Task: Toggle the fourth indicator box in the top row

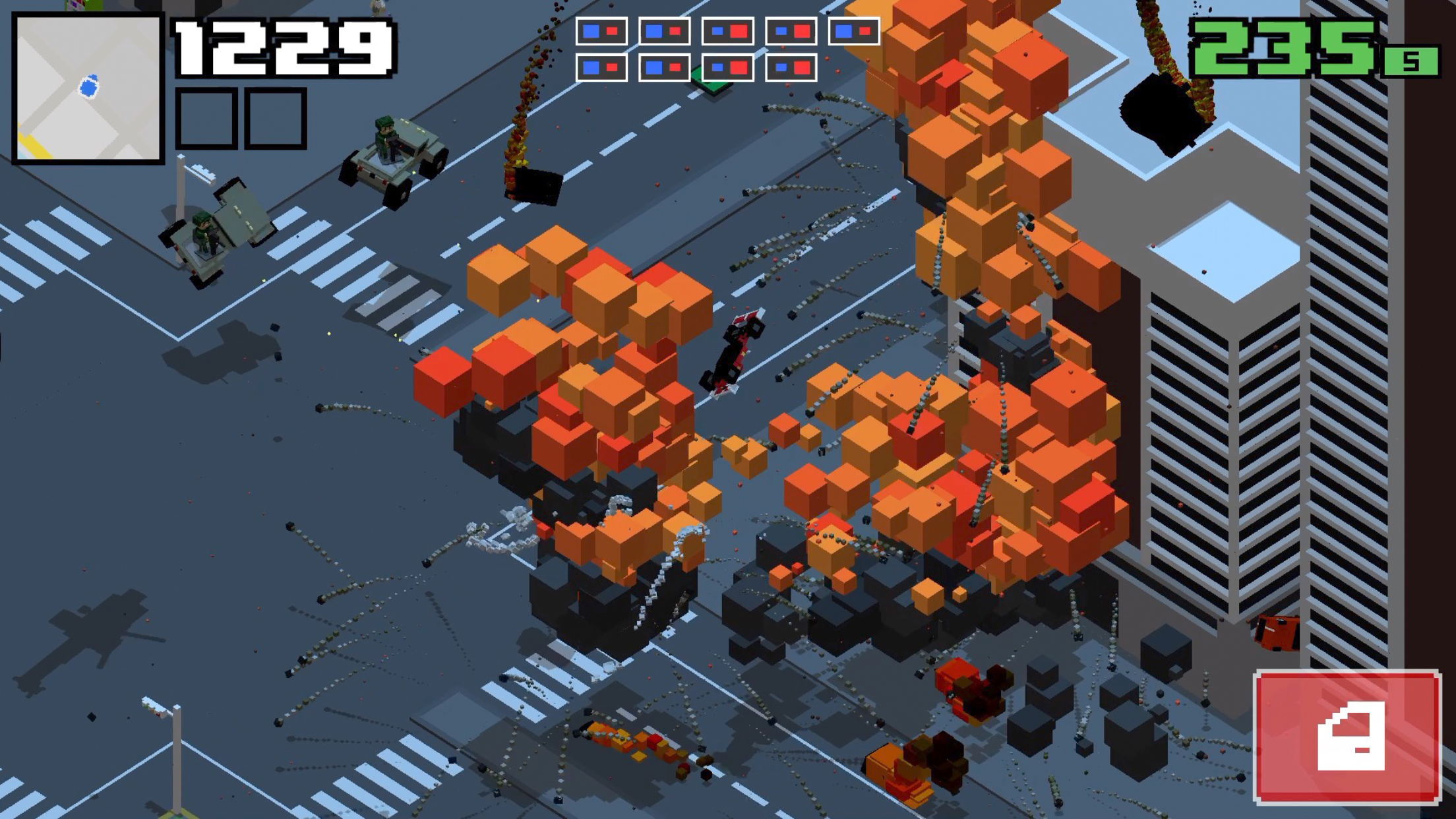Action: click(790, 31)
